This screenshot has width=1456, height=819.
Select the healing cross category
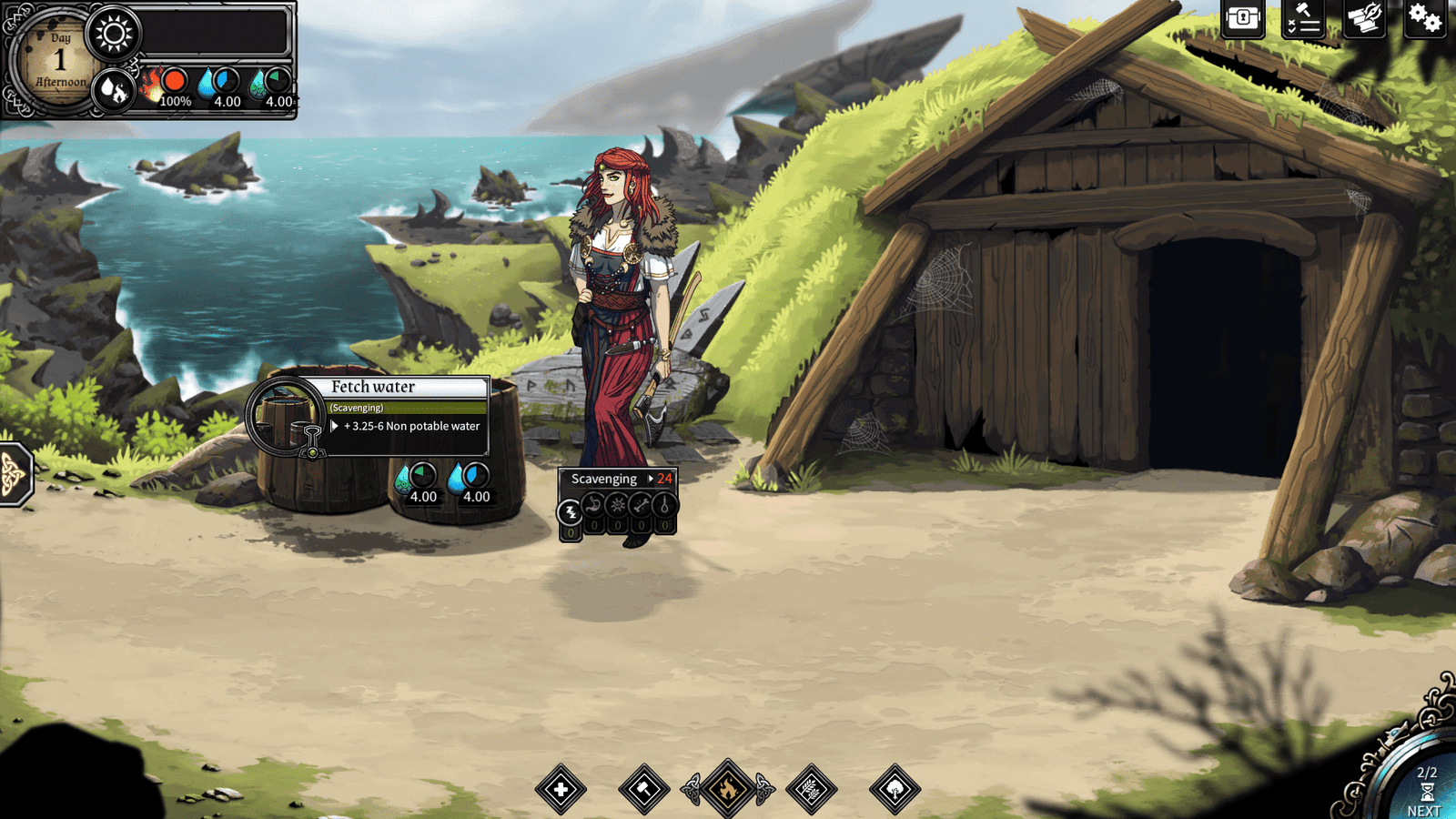pos(561,789)
